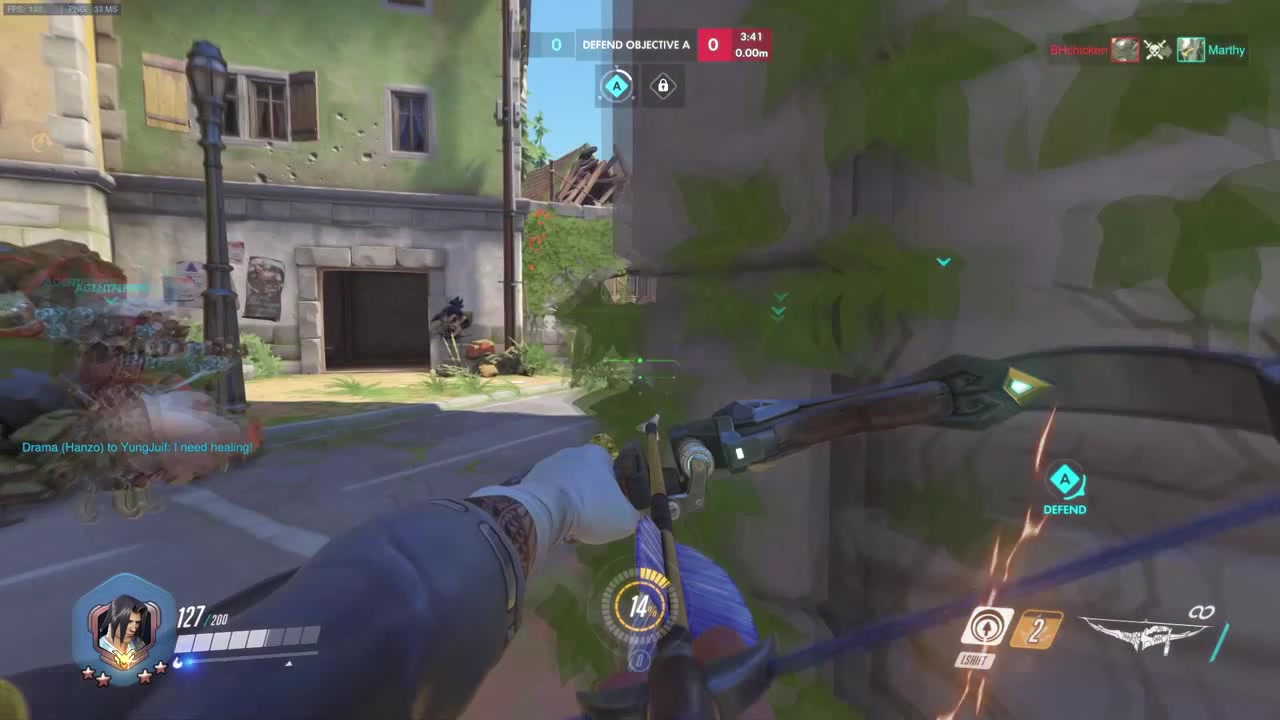Screen dimensions: 1280x720
Task: Open the blue team score counter
Action: coord(556,44)
